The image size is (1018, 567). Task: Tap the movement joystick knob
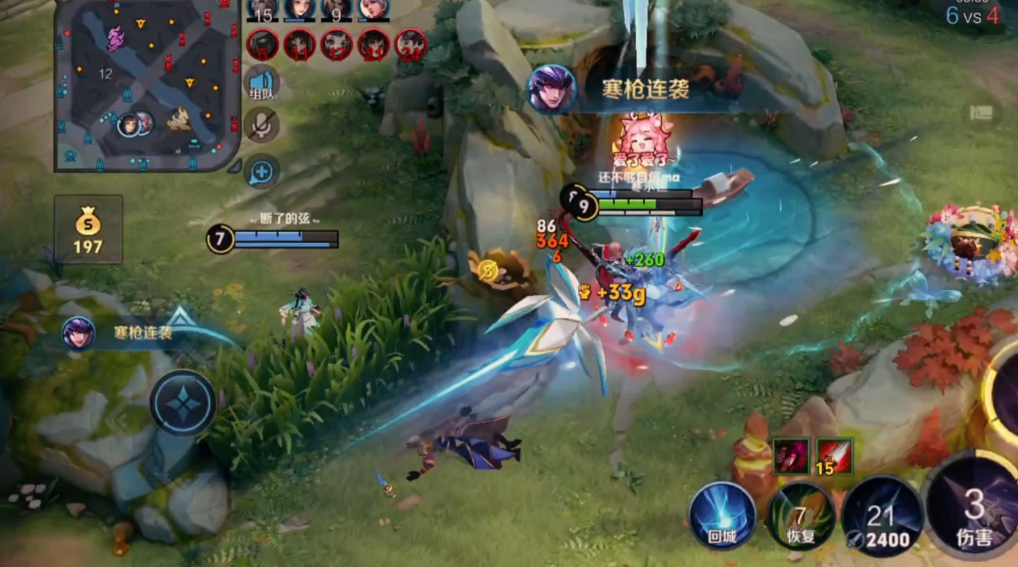click(x=184, y=403)
